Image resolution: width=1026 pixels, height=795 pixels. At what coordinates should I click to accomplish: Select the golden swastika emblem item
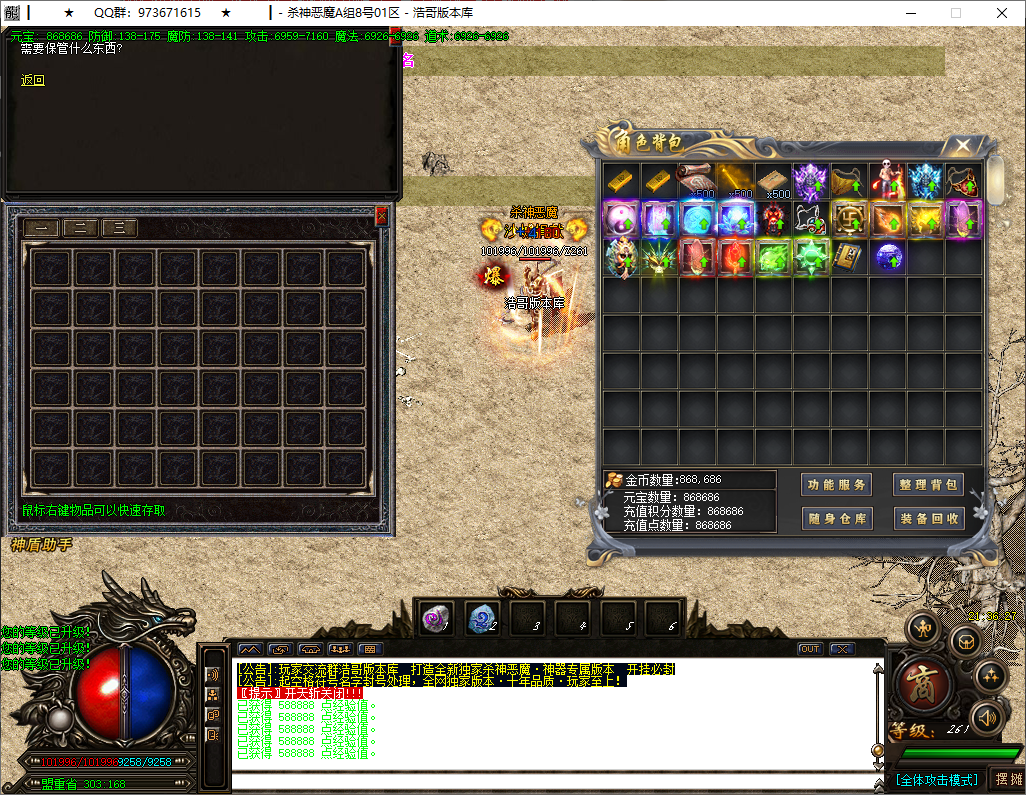click(x=849, y=219)
